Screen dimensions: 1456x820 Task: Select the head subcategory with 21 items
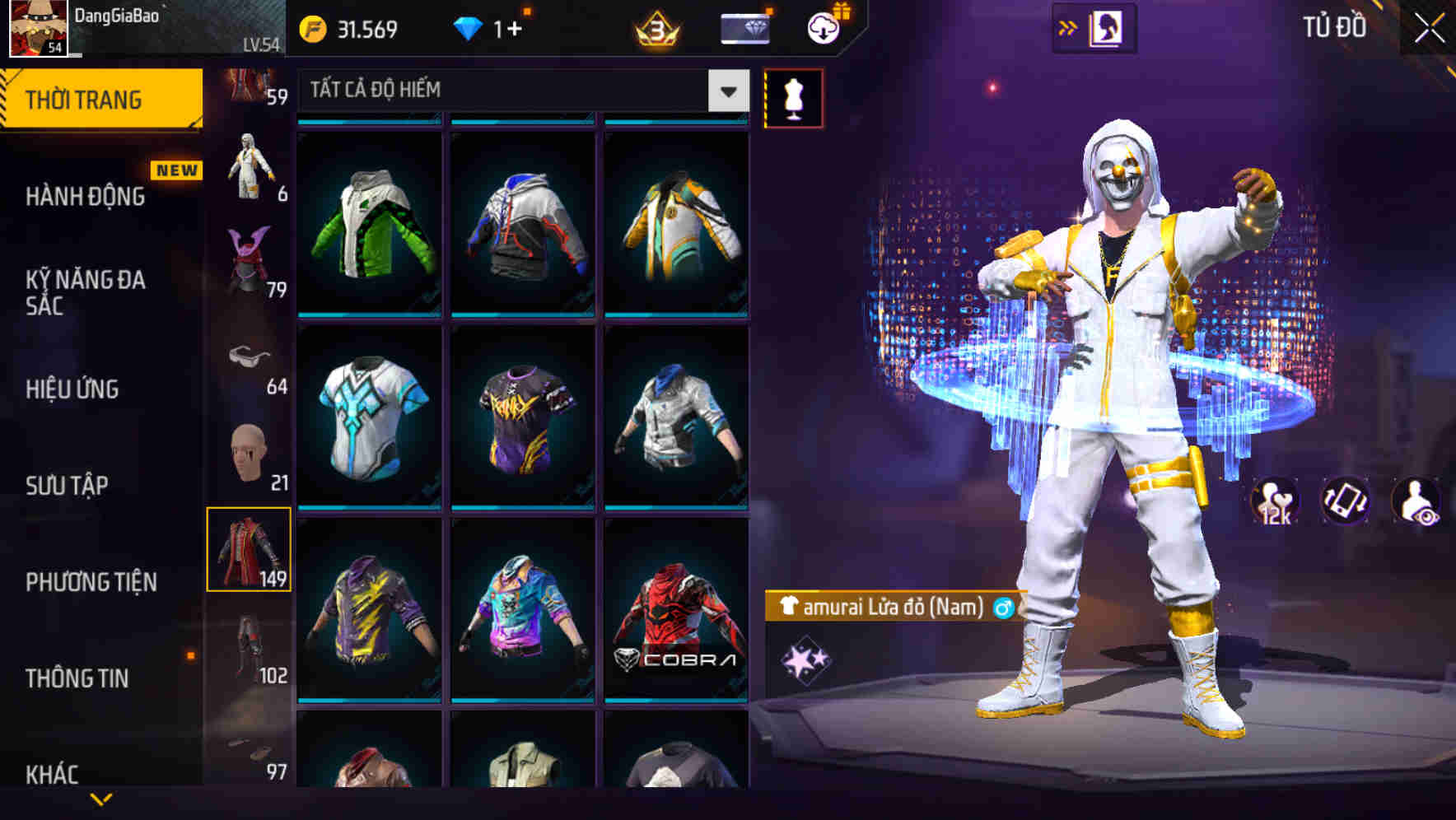pyautogui.click(x=249, y=453)
